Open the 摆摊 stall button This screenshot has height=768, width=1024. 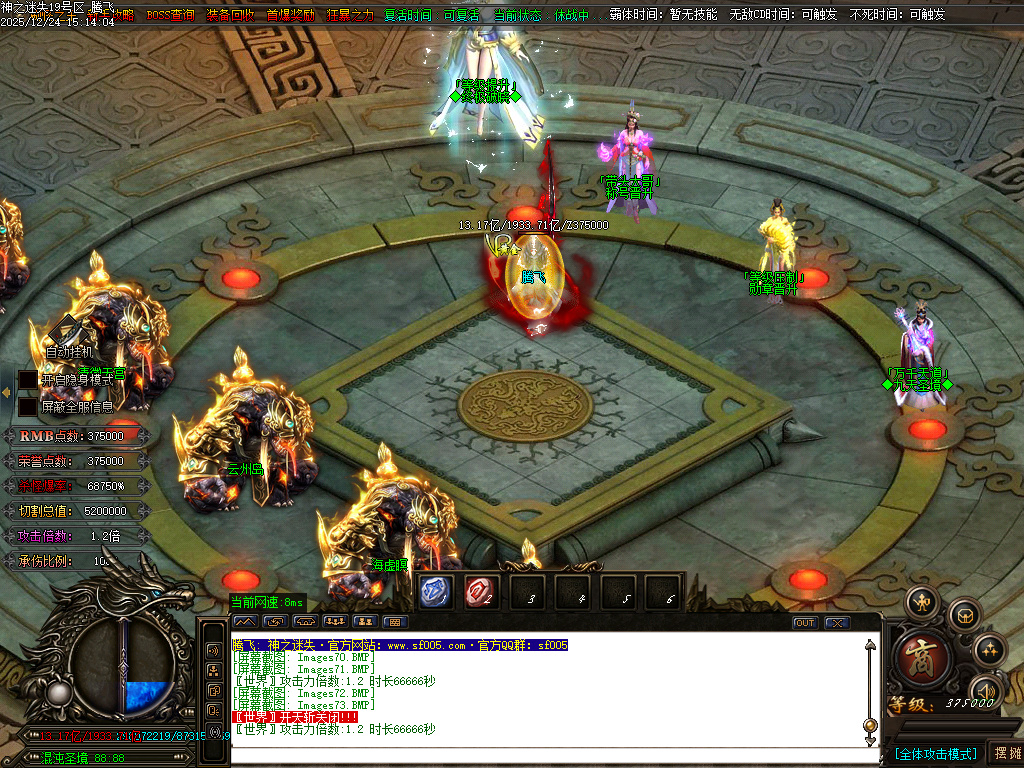click(x=1005, y=753)
